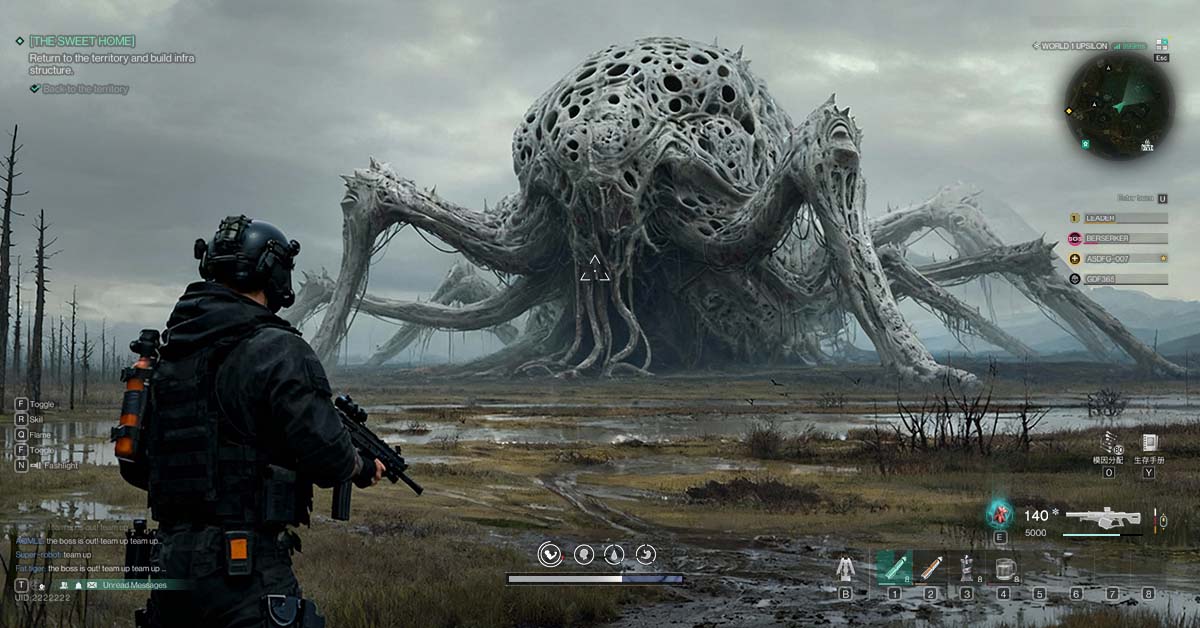Screen dimensions: 1200x628
Task: Select teammate ASDFG-007 in the team list
Action: coord(1125,259)
